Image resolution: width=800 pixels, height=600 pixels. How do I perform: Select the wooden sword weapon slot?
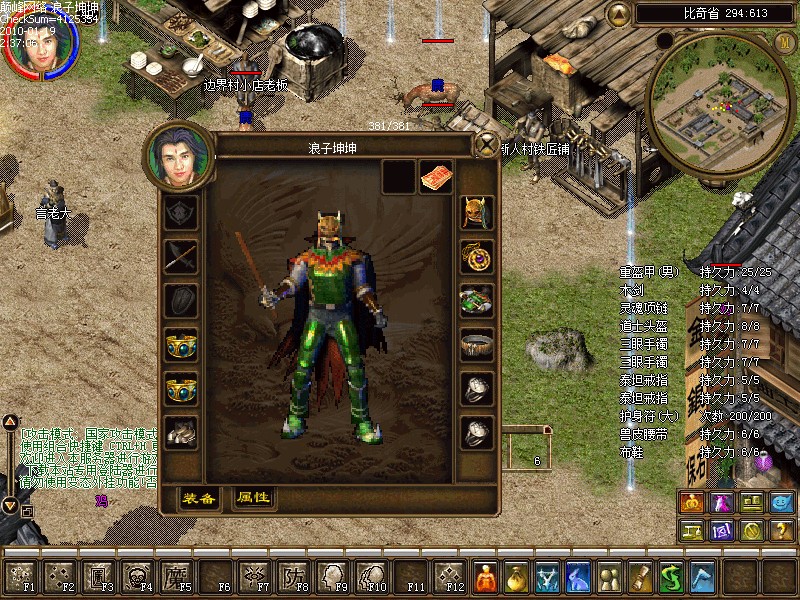point(181,256)
